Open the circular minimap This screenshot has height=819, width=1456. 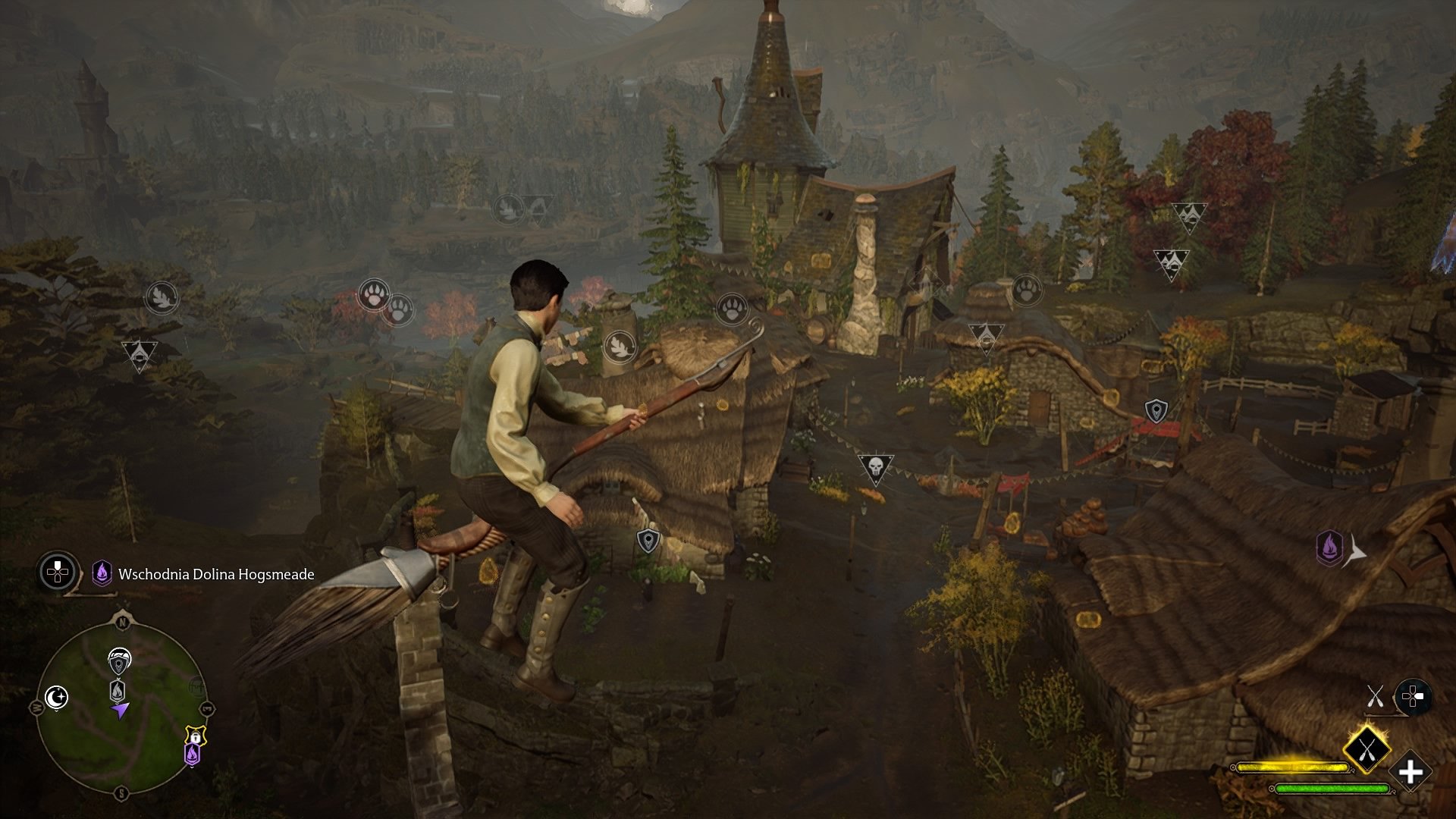pos(121,707)
